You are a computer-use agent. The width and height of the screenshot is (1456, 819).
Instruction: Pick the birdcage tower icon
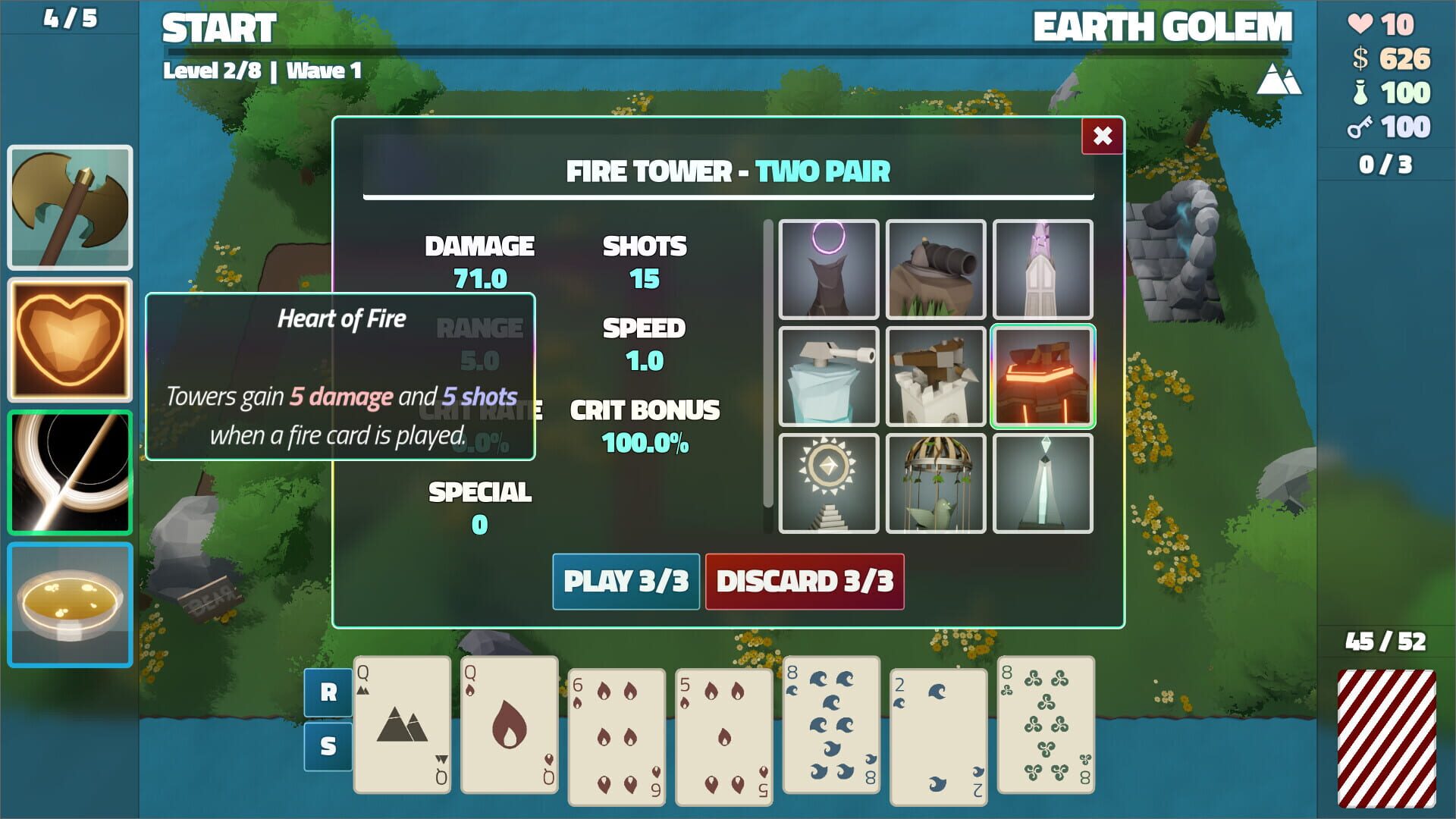click(936, 483)
